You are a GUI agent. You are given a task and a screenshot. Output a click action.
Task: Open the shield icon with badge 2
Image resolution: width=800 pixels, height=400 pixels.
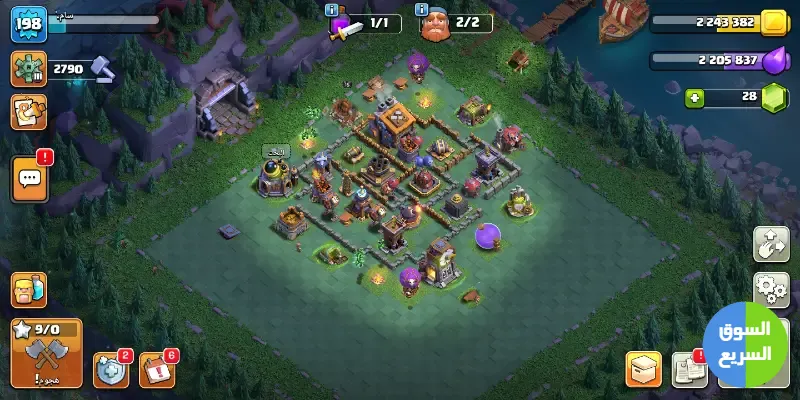pyautogui.click(x=110, y=370)
